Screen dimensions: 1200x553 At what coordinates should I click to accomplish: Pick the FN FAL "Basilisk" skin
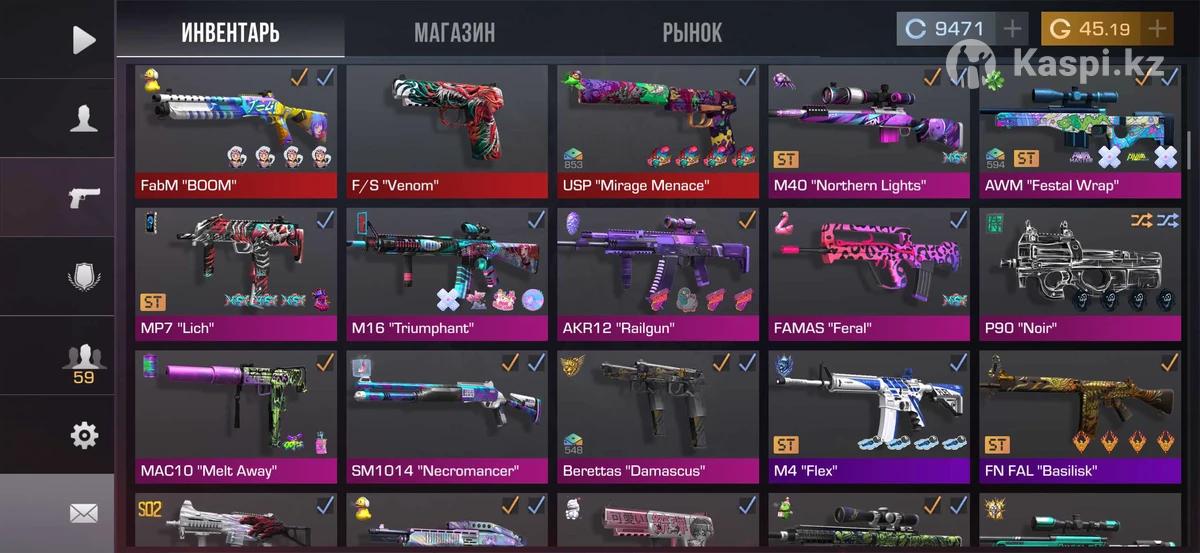pyautogui.click(x=1080, y=415)
